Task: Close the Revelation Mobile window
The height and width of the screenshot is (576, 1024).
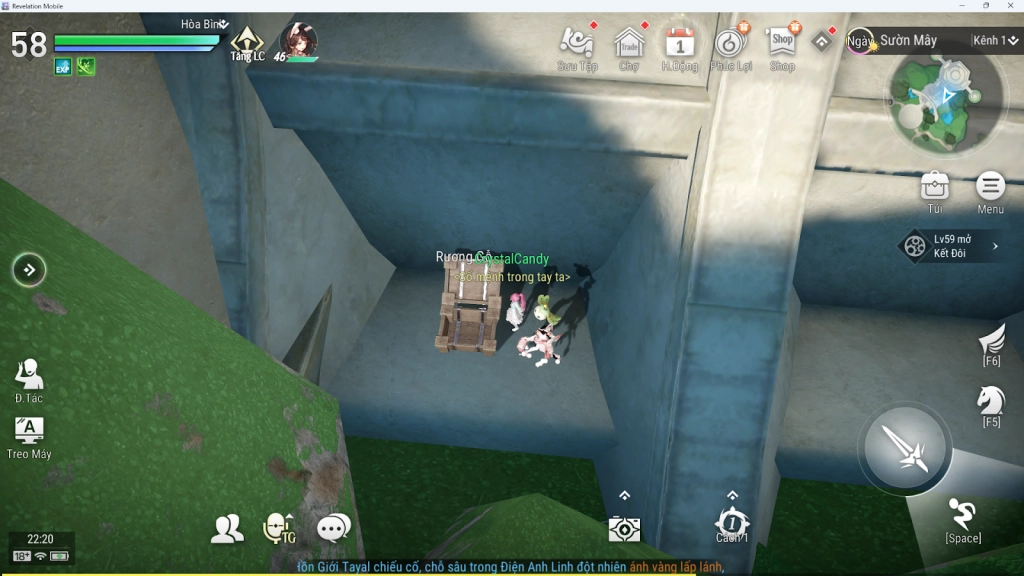Action: click(1011, 6)
